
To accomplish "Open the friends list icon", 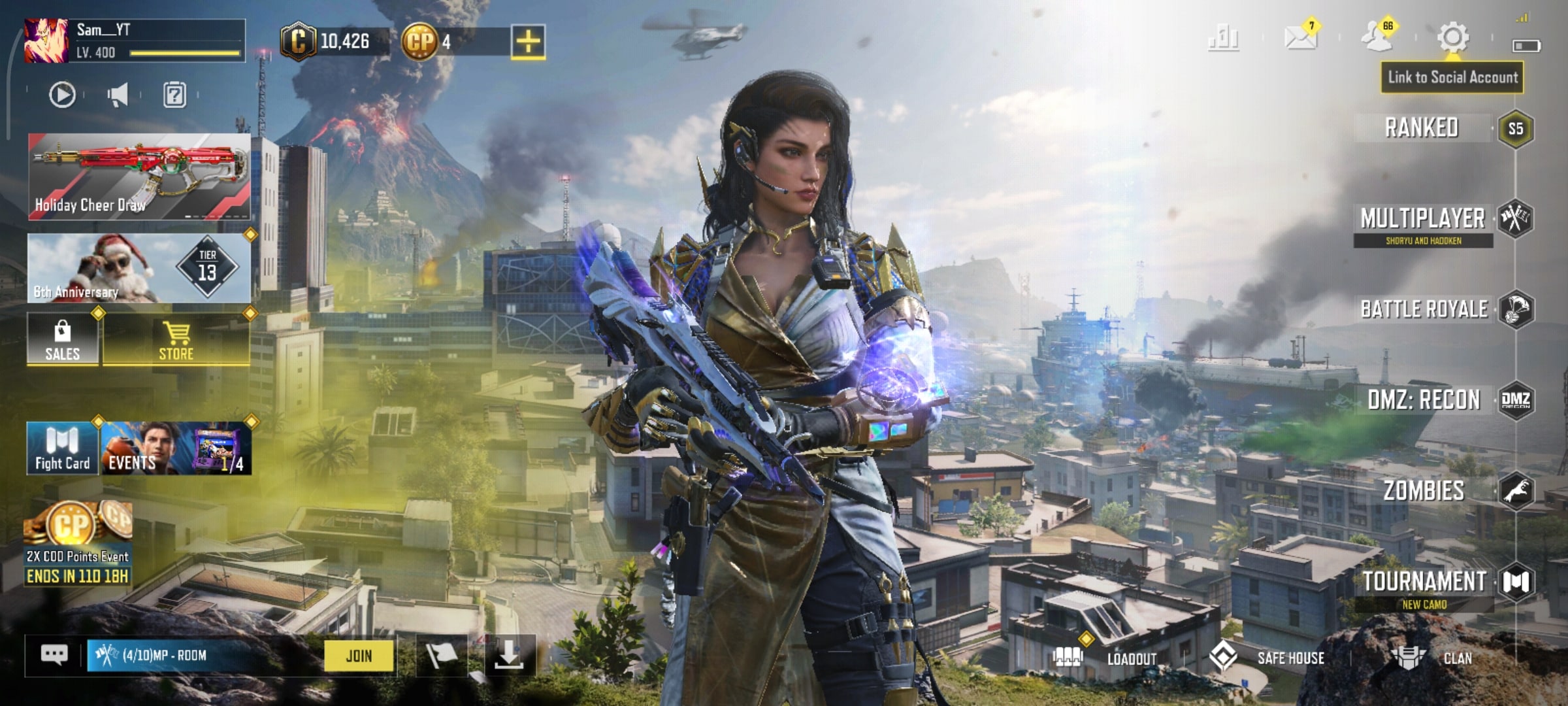I will coord(1377,37).
